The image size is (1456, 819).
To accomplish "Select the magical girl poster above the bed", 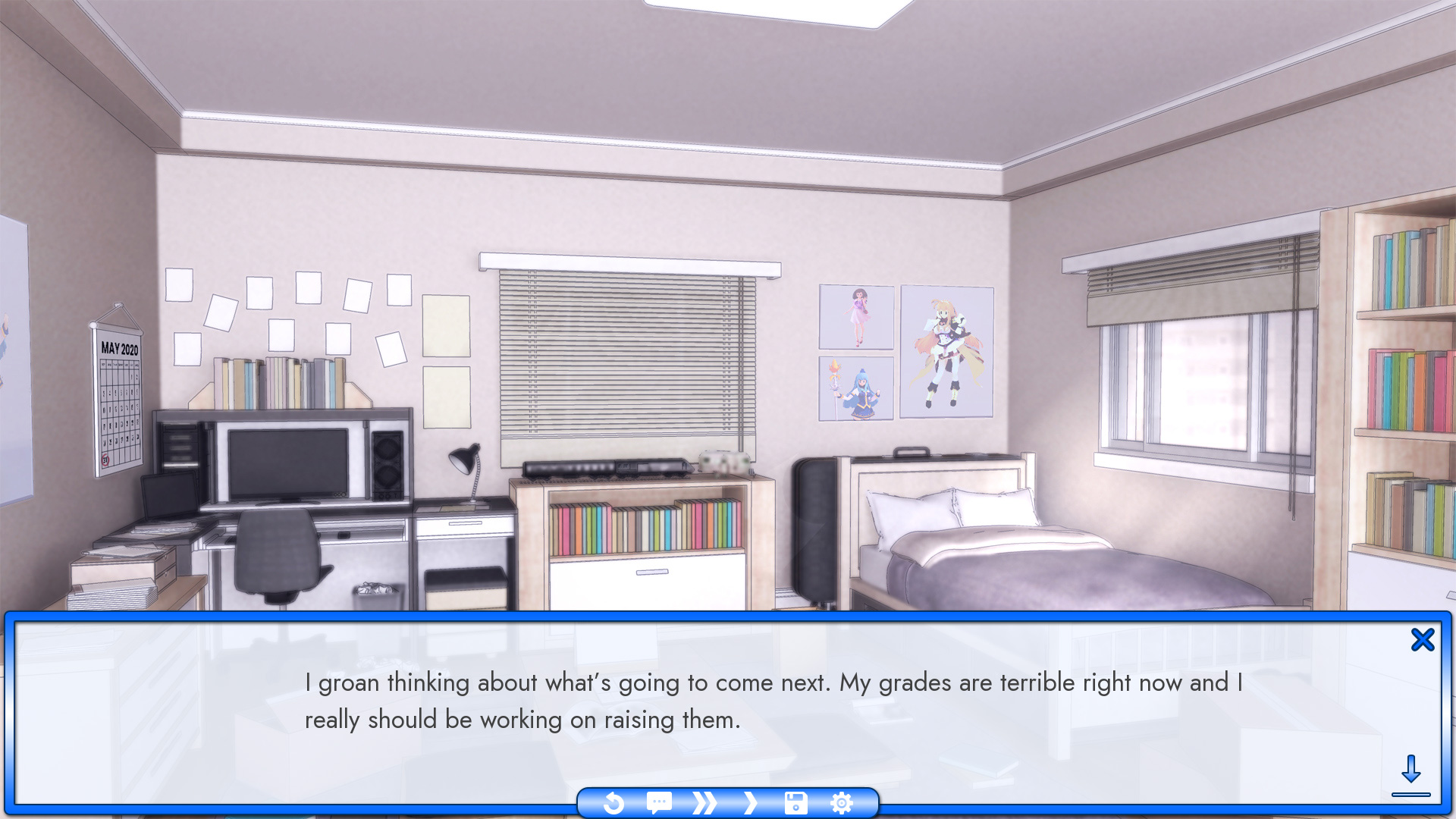I will (x=946, y=353).
